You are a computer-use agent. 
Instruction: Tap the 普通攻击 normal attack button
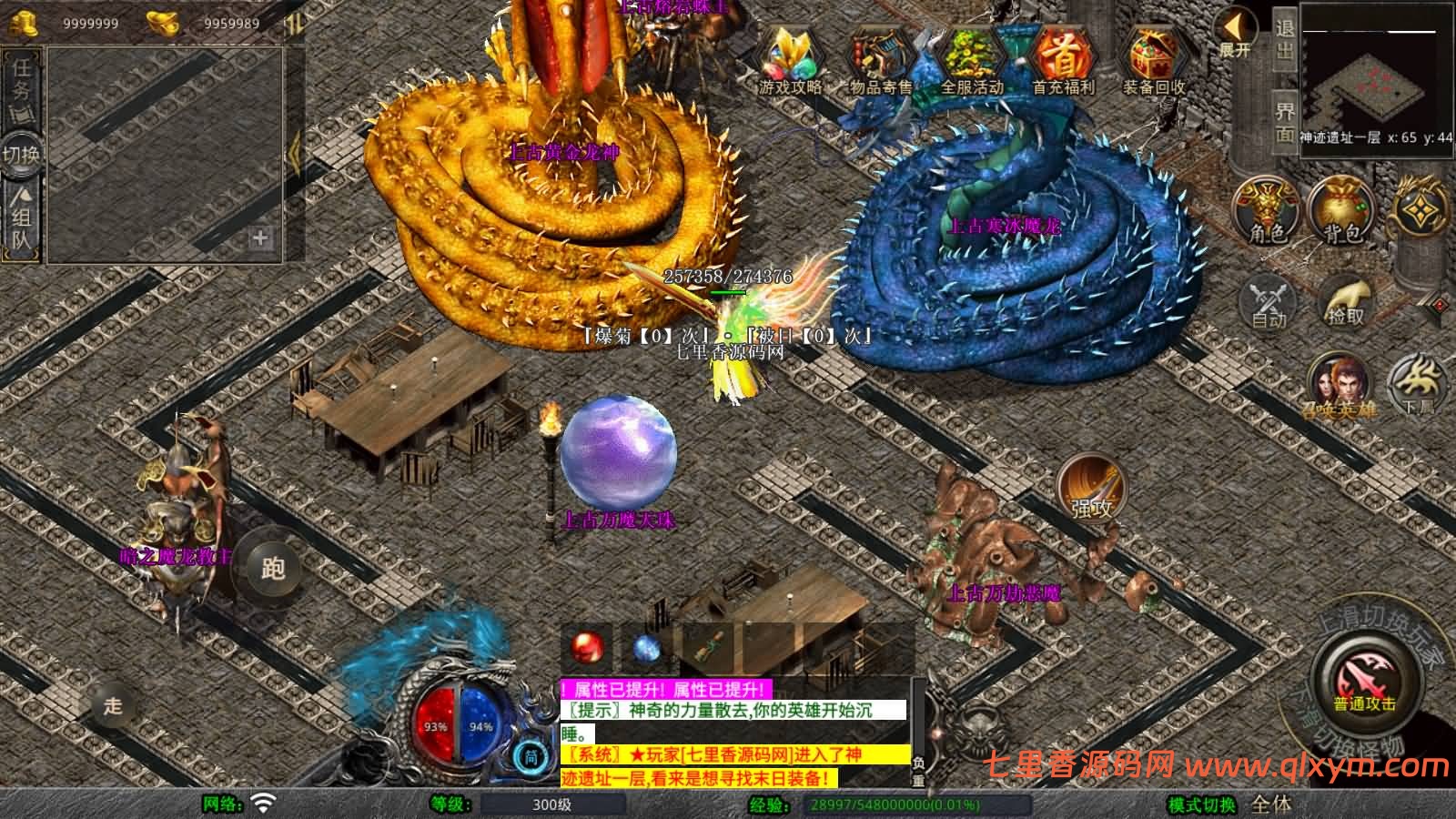tap(1364, 682)
